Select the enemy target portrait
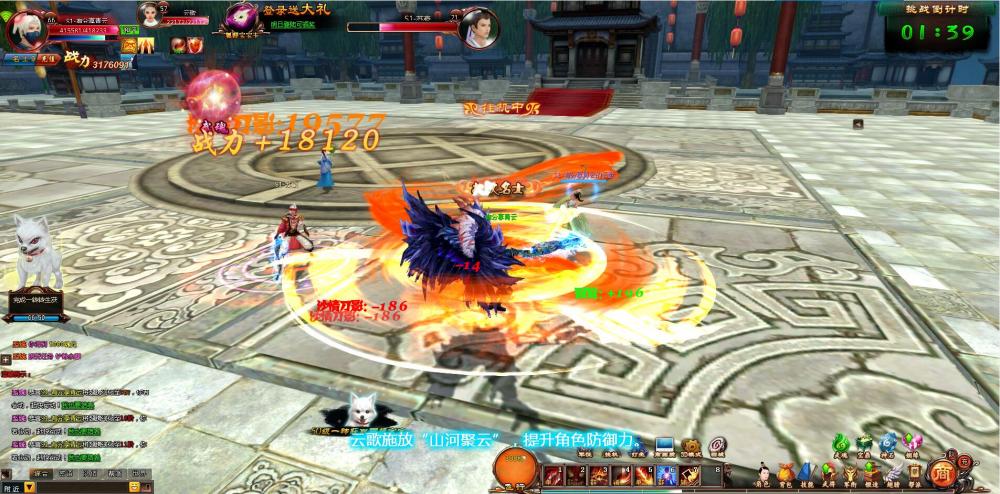The image size is (1000, 494). click(478, 28)
